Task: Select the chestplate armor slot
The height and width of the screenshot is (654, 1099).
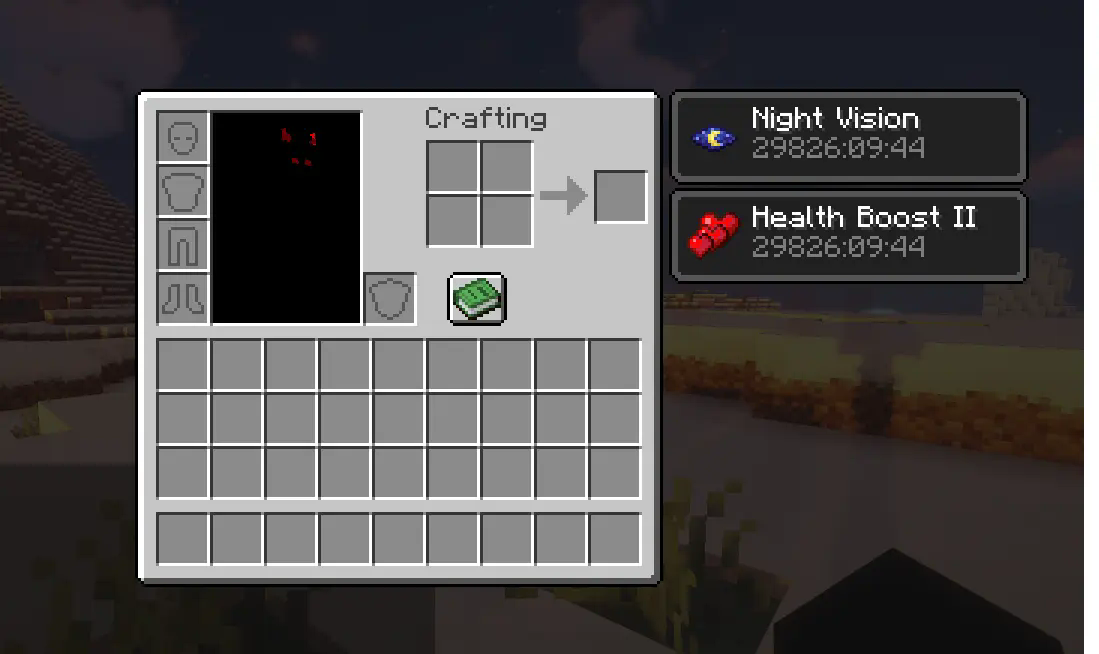Action: pos(183,191)
